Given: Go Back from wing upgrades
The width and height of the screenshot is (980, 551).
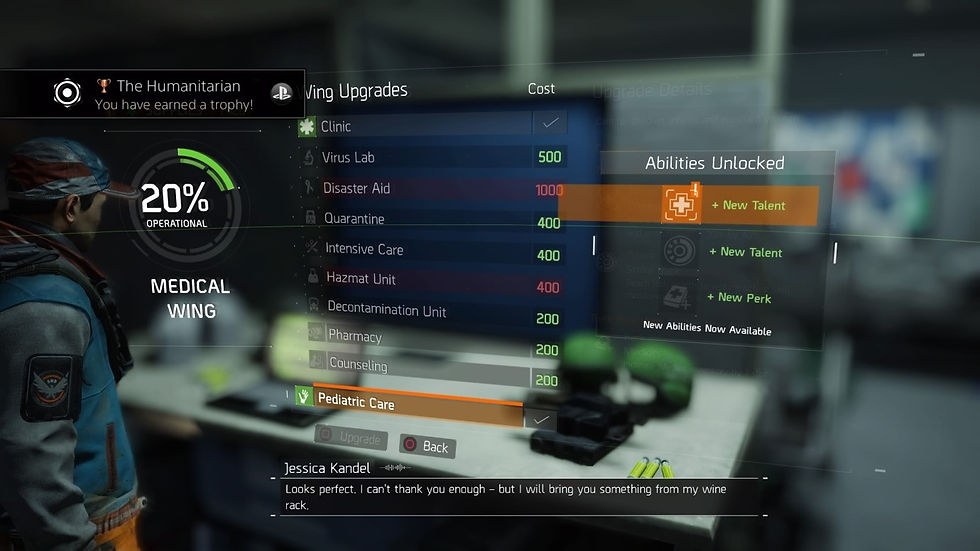Looking at the screenshot, I should (427, 446).
